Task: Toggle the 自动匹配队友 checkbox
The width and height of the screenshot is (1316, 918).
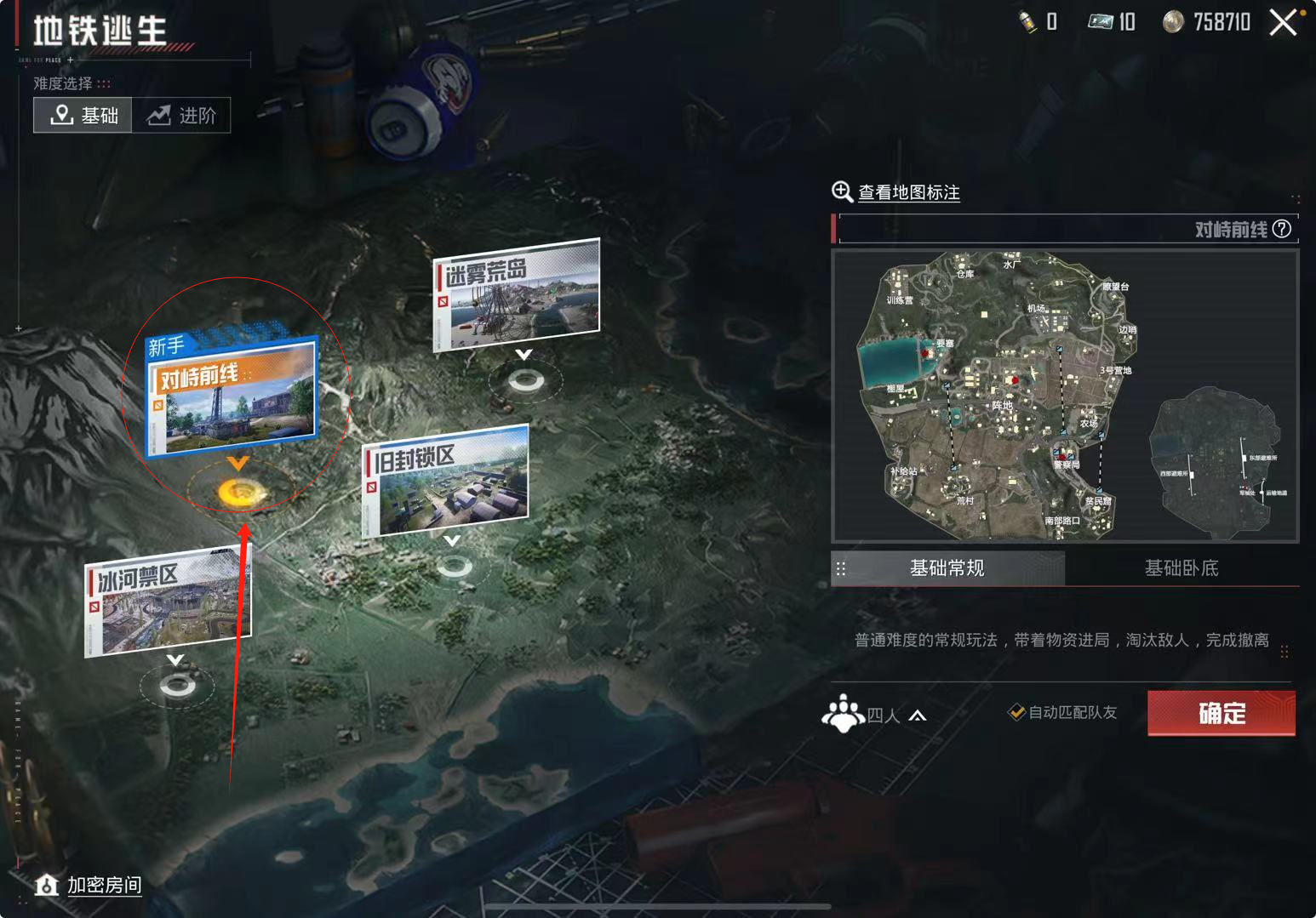Action: (x=1018, y=713)
